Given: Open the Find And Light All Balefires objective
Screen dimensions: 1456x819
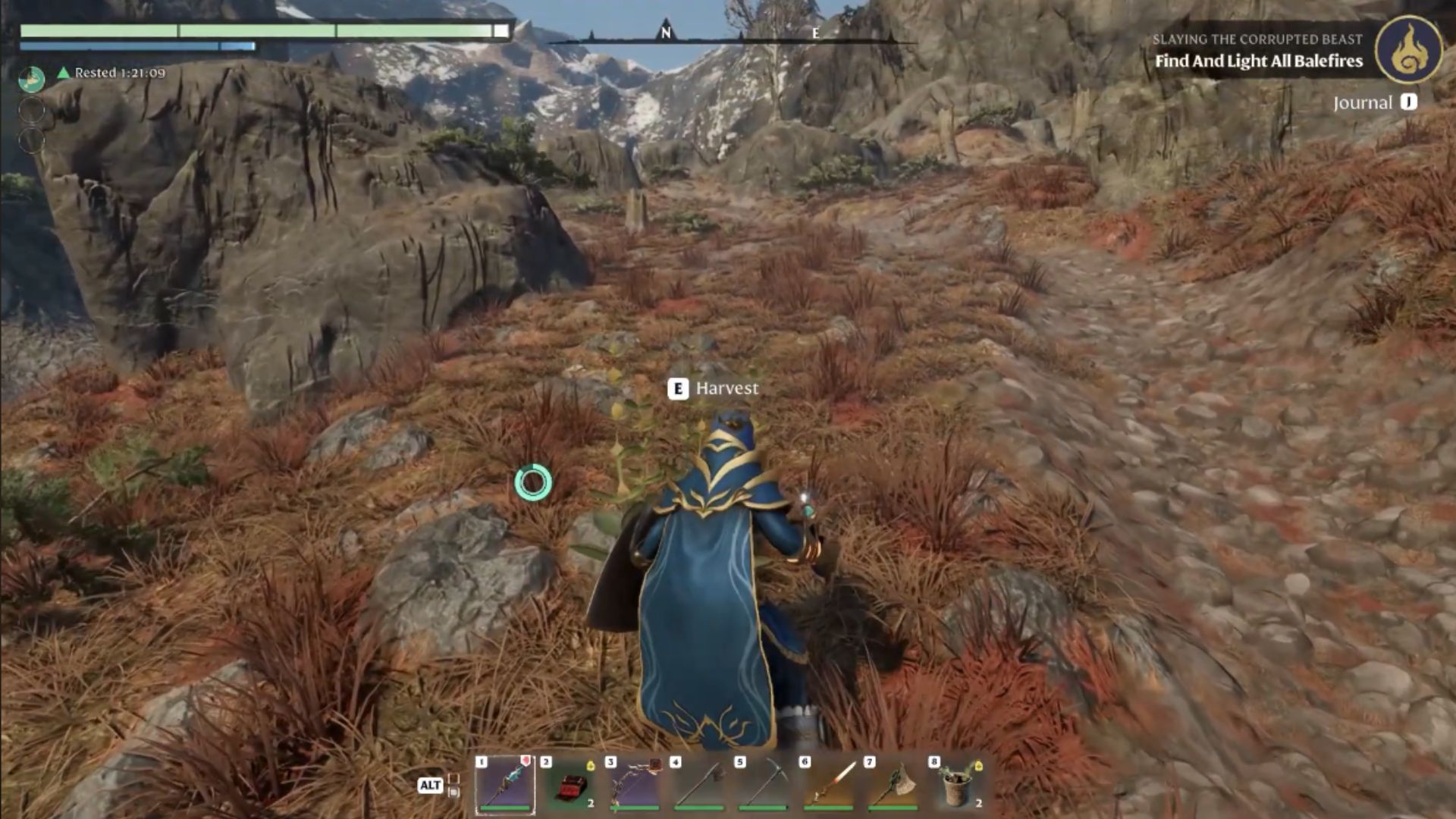Looking at the screenshot, I should 1258,61.
